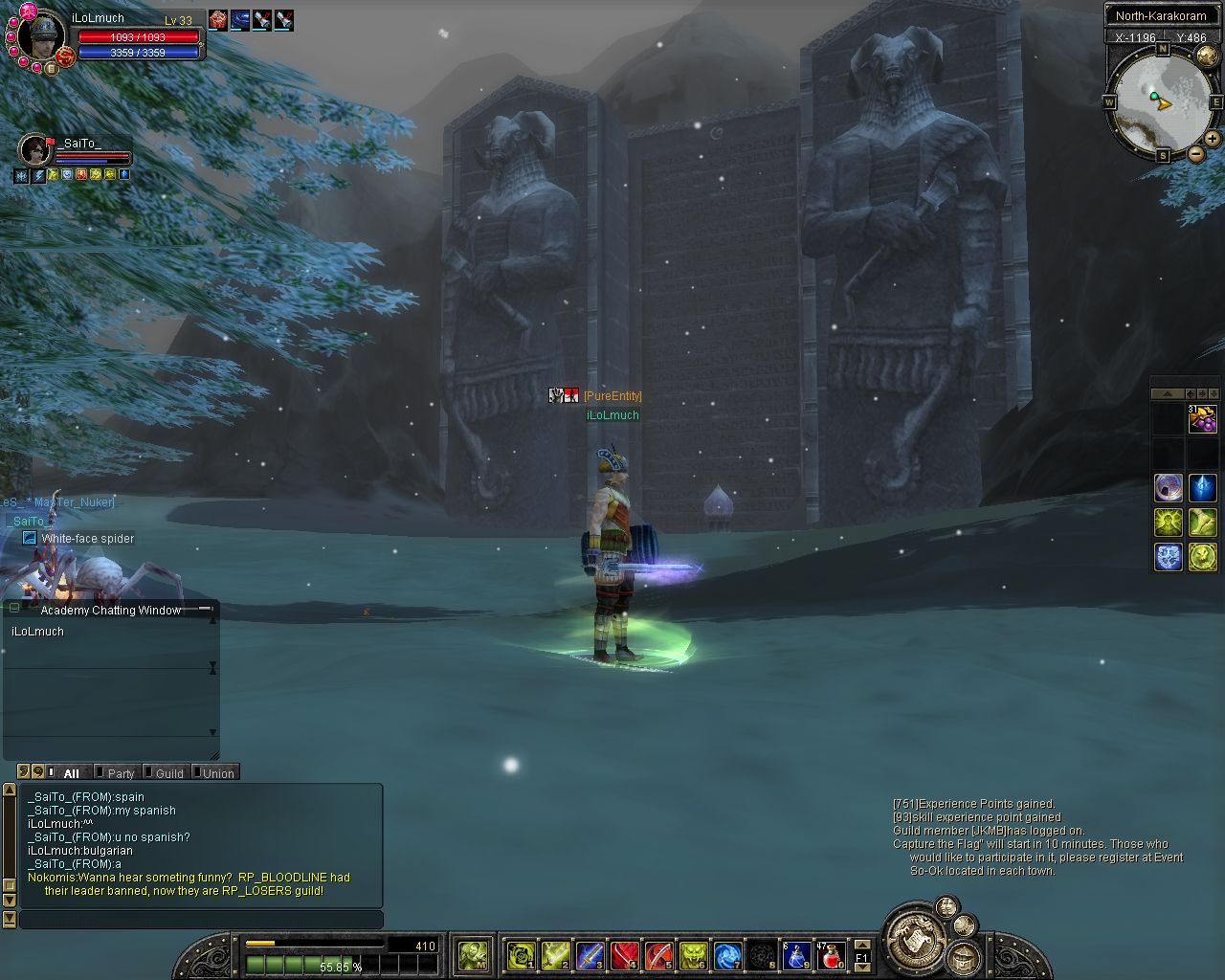This screenshot has width=1225, height=980.
Task: Activate the blue sword skill in slot 3
Action: [590, 954]
